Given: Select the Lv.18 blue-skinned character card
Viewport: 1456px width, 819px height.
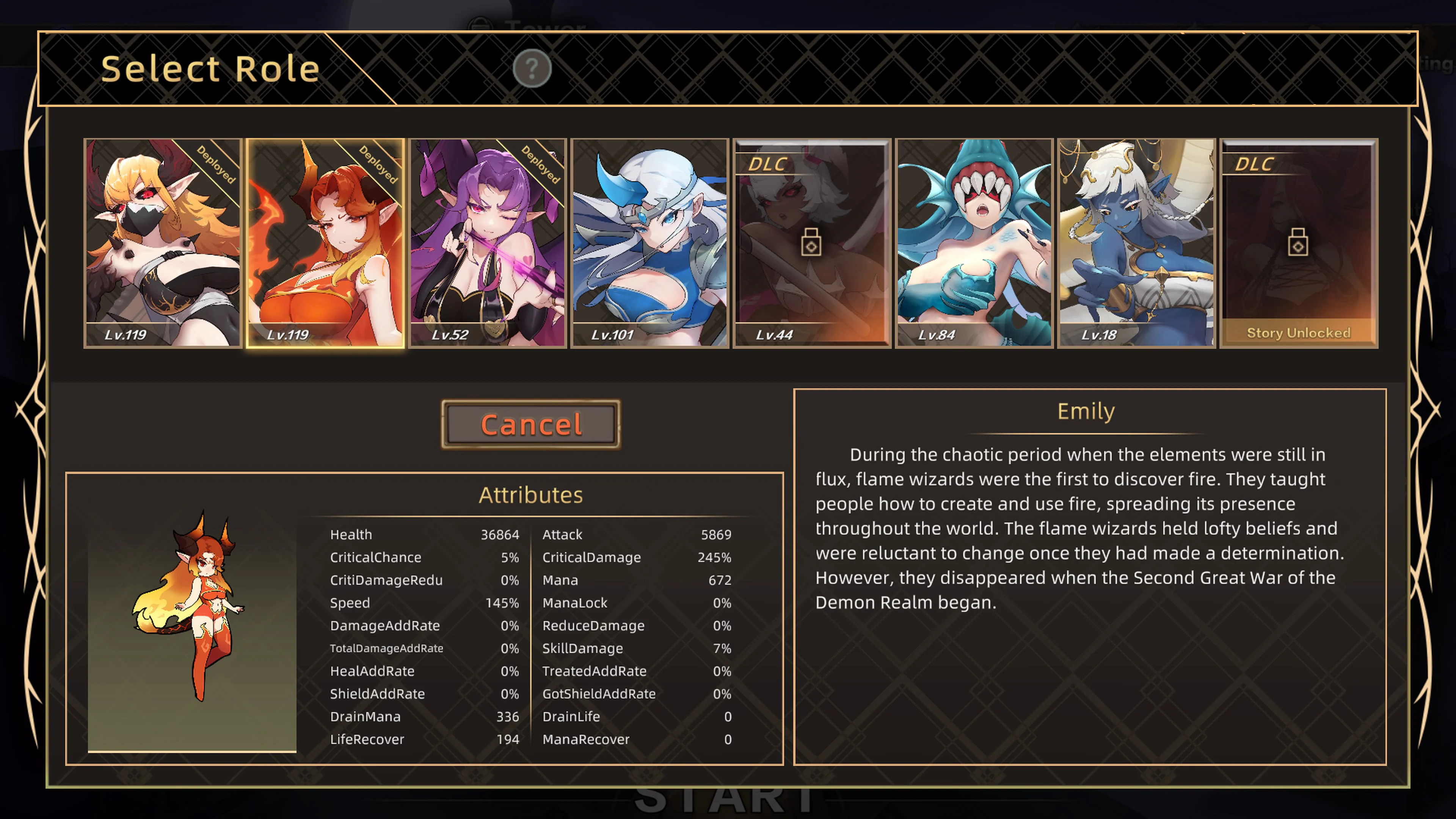Looking at the screenshot, I should [x=1136, y=243].
